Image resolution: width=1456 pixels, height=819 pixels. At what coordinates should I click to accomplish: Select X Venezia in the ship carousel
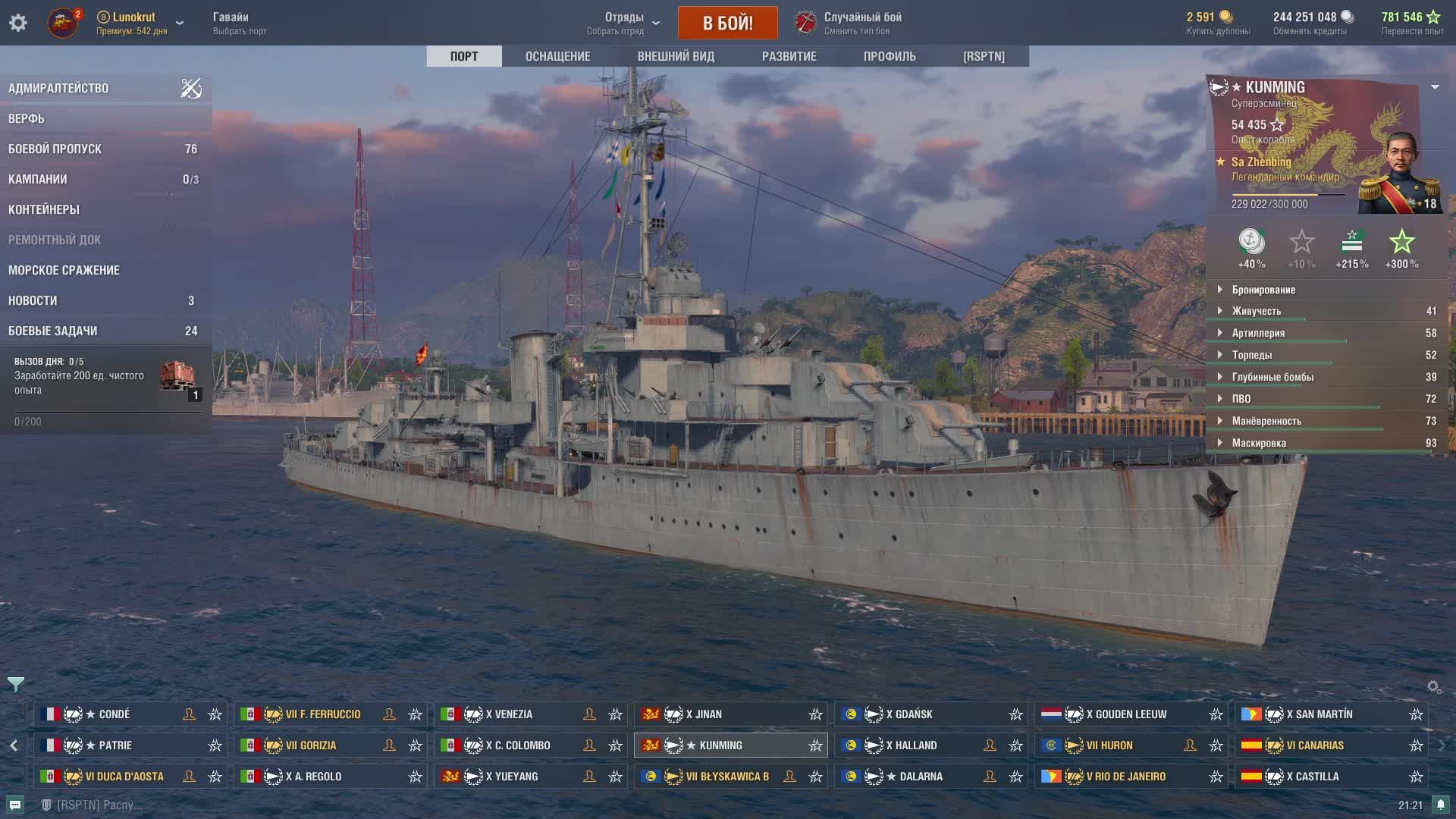pyautogui.click(x=509, y=714)
